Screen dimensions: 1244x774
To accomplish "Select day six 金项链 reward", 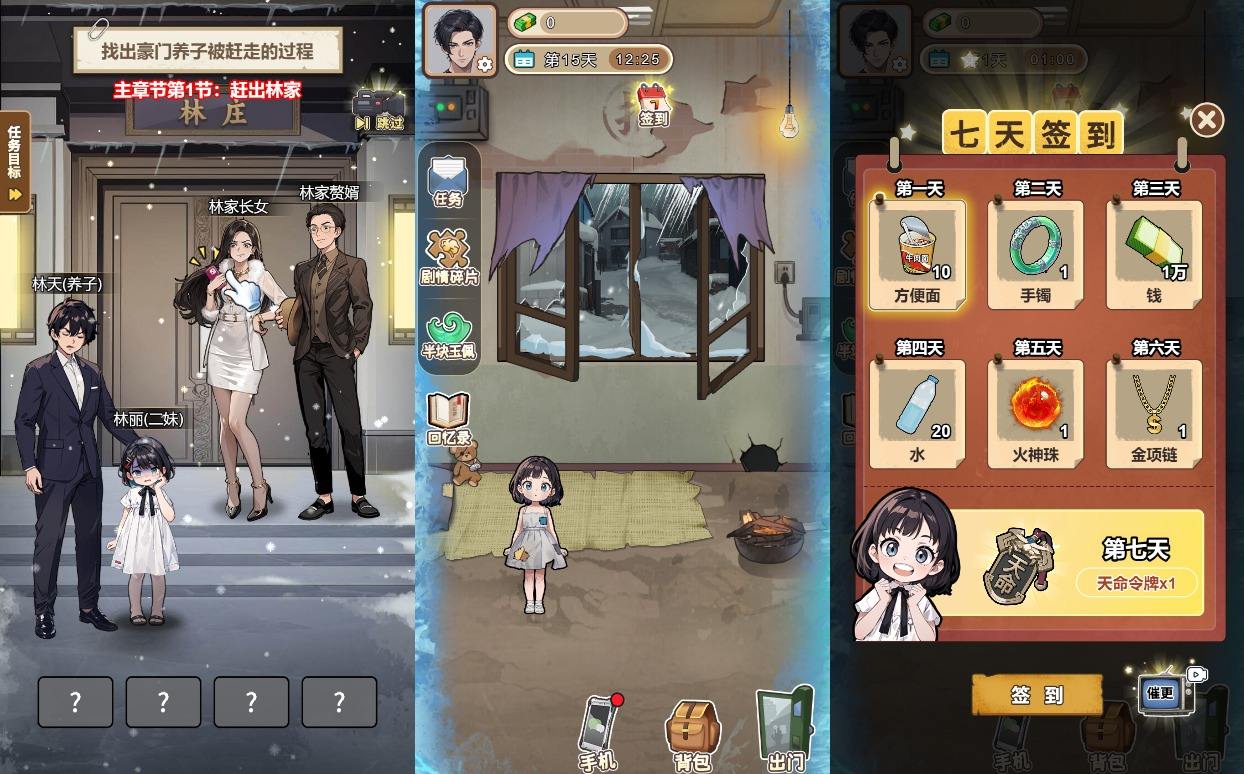I will click(1154, 413).
